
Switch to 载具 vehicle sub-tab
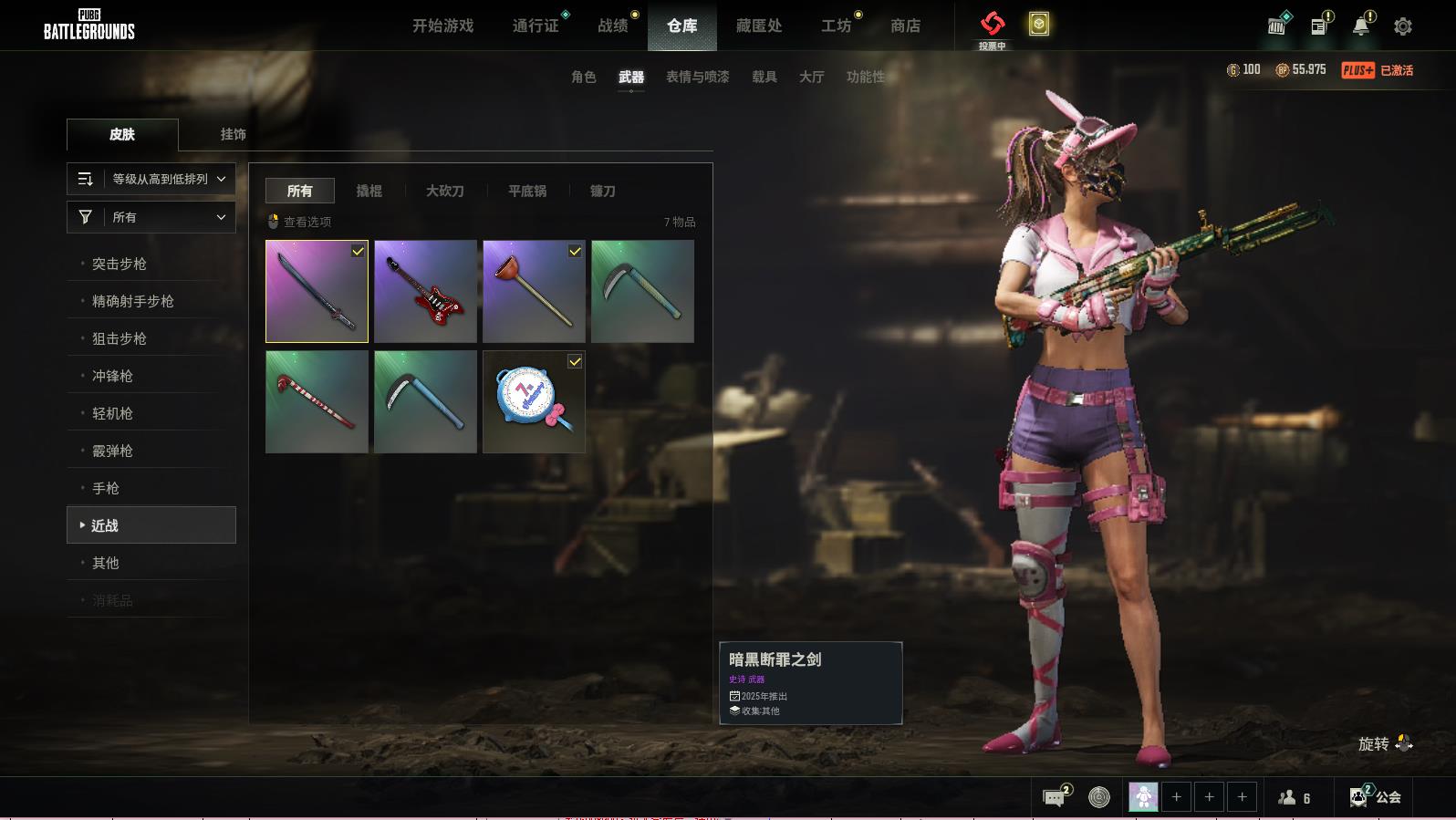pos(764,77)
